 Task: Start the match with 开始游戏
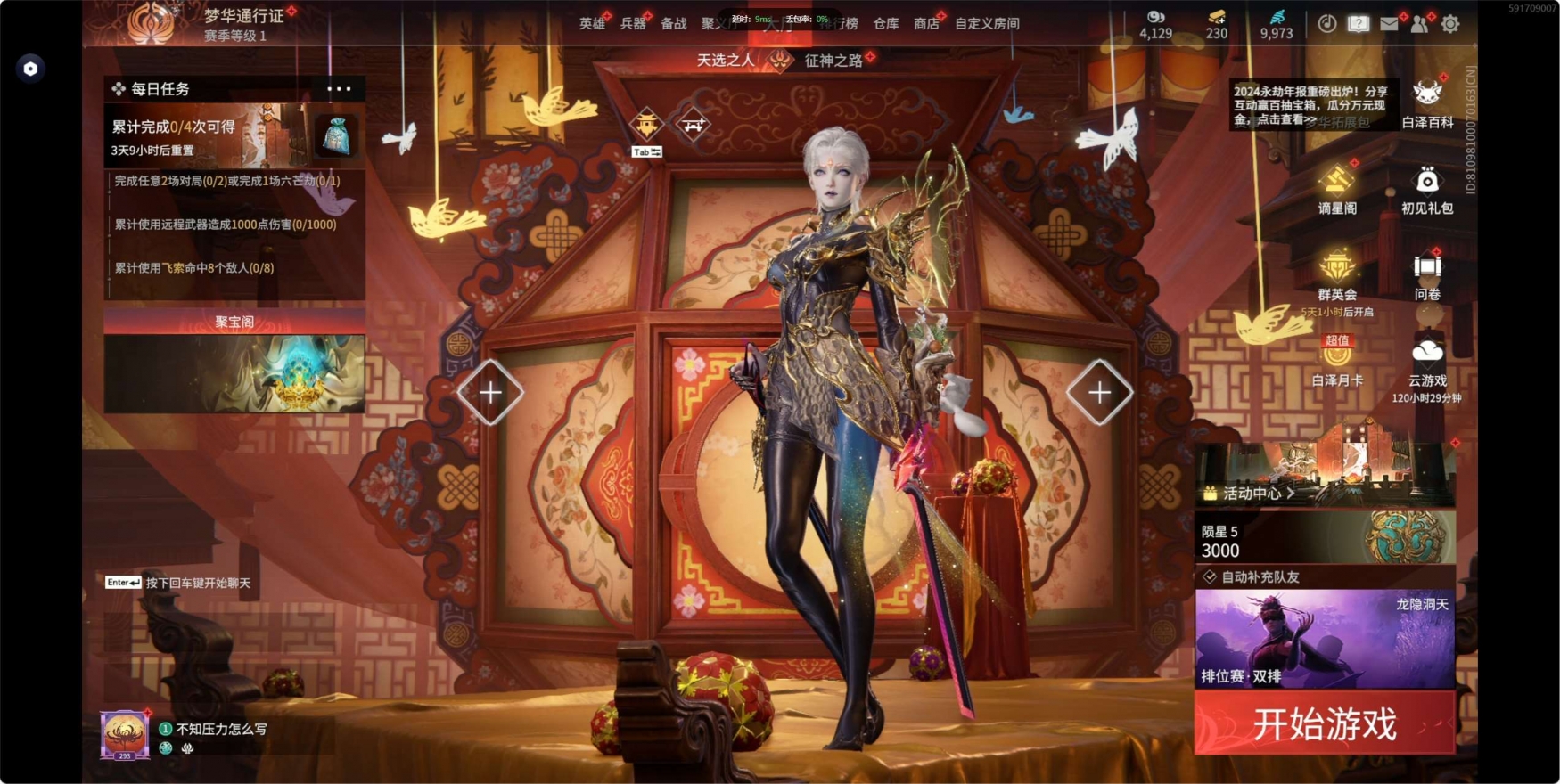tap(1324, 723)
